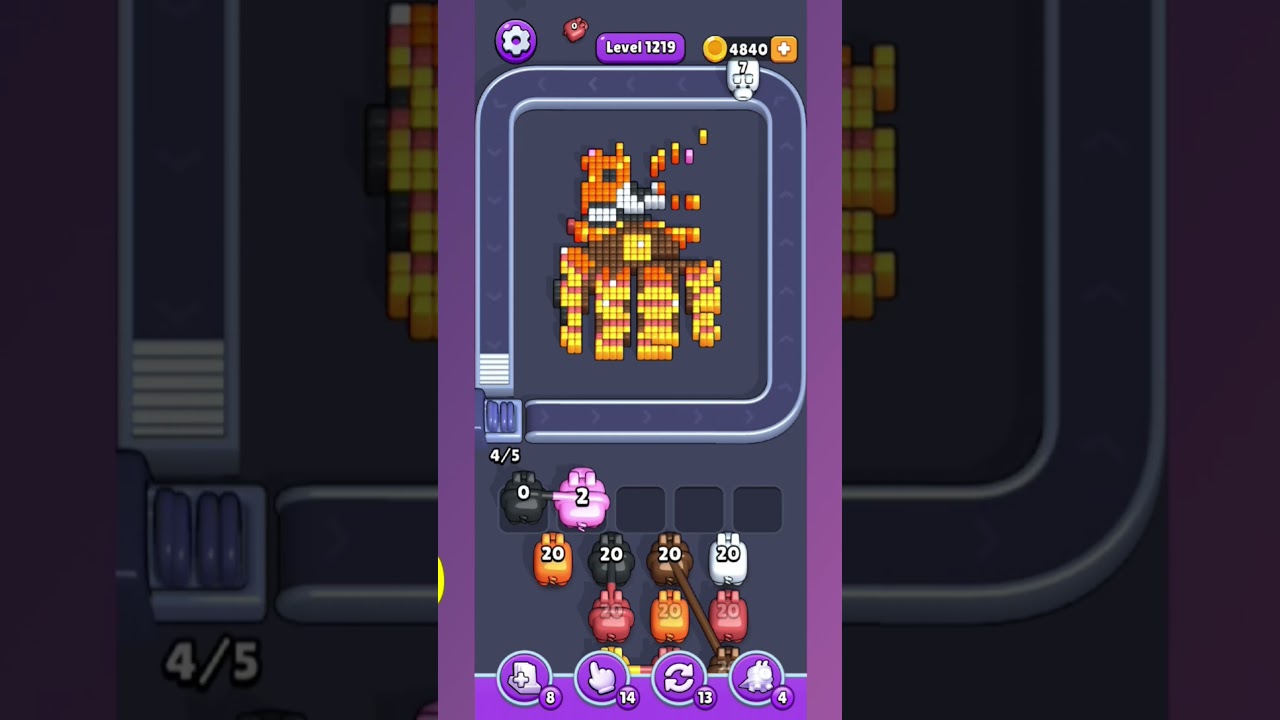
Task: Tap the train booster showing 4 uses
Action: pyautogui.click(x=757, y=678)
